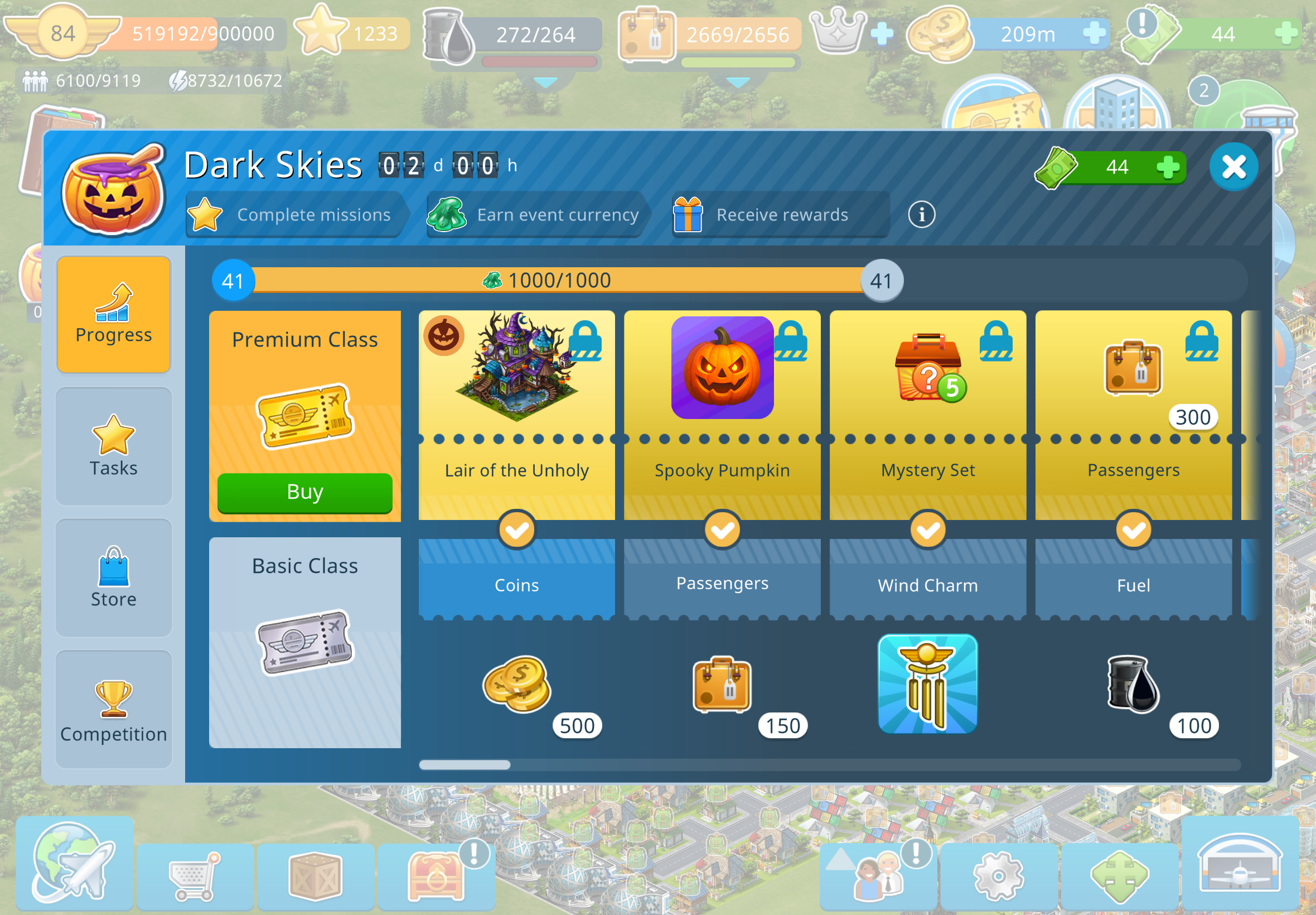Click the Wind Charm reward icon
The width and height of the screenshot is (1316, 915).
[x=927, y=683]
